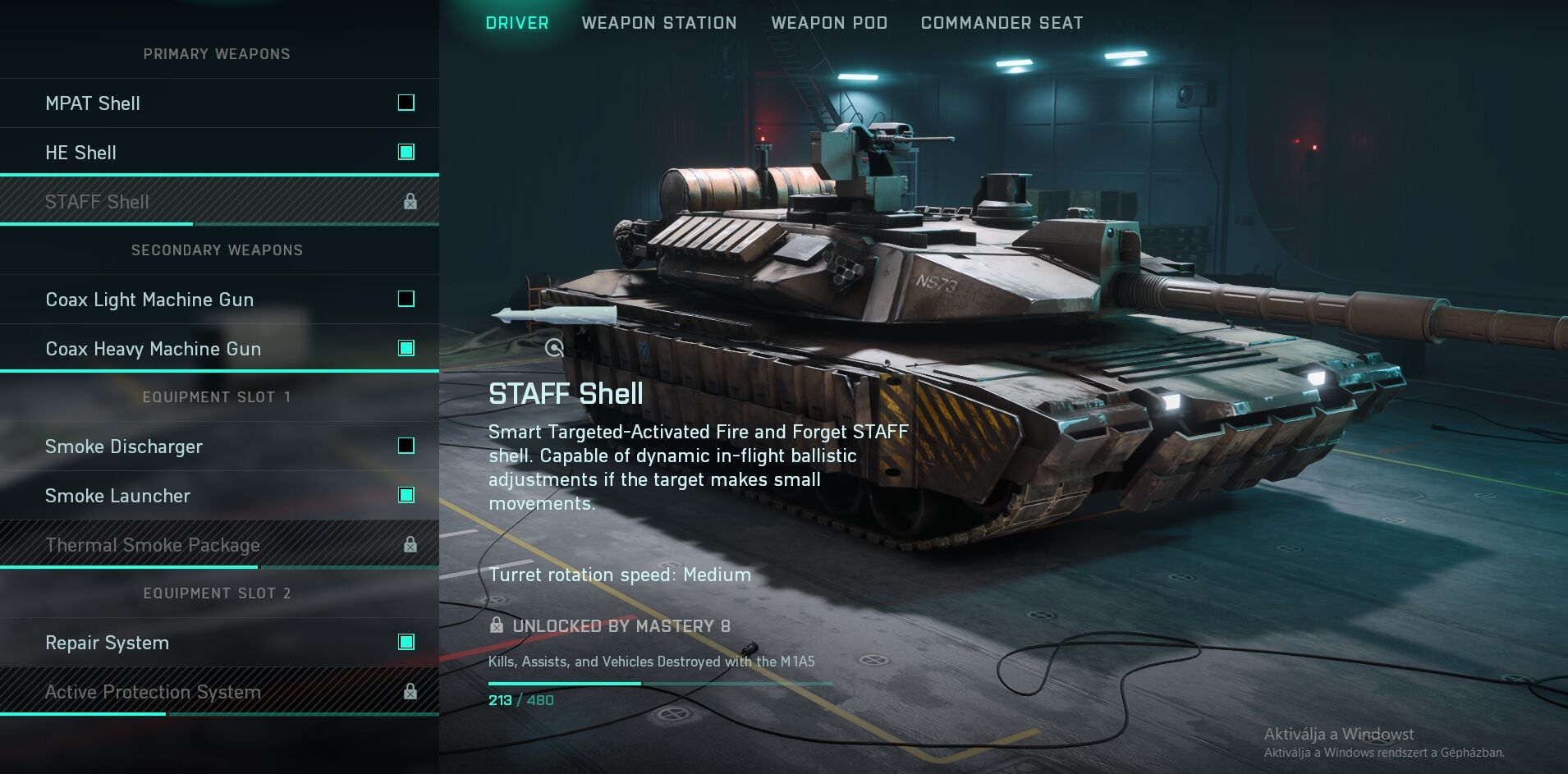Choose the Smoke Discharger equipment
This screenshot has height=774, width=1568.
pyautogui.click(x=219, y=447)
